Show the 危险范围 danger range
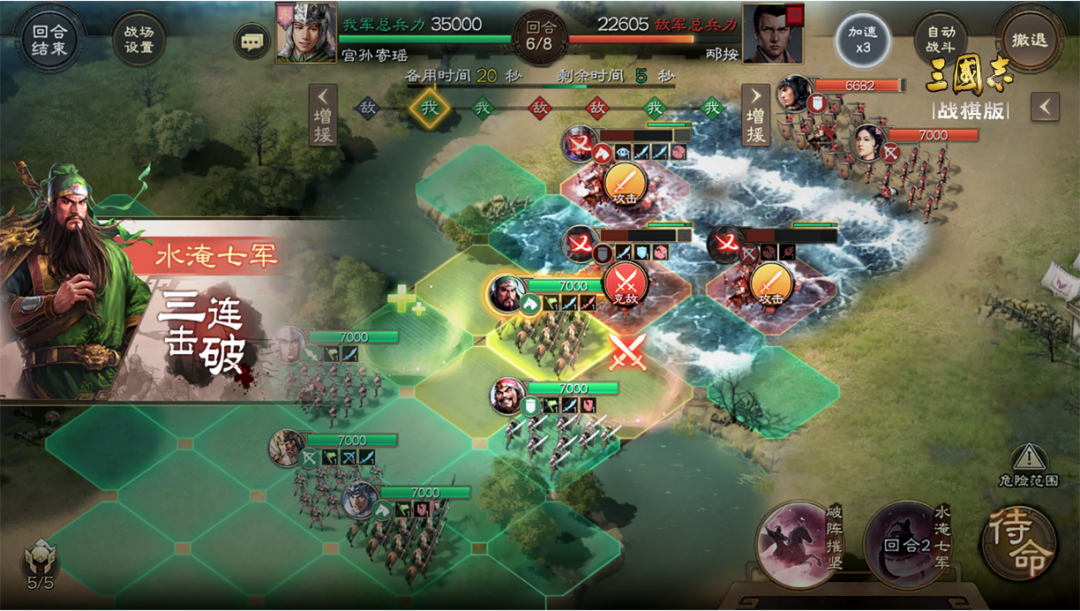Image resolution: width=1080 pixels, height=611 pixels. tap(1028, 465)
